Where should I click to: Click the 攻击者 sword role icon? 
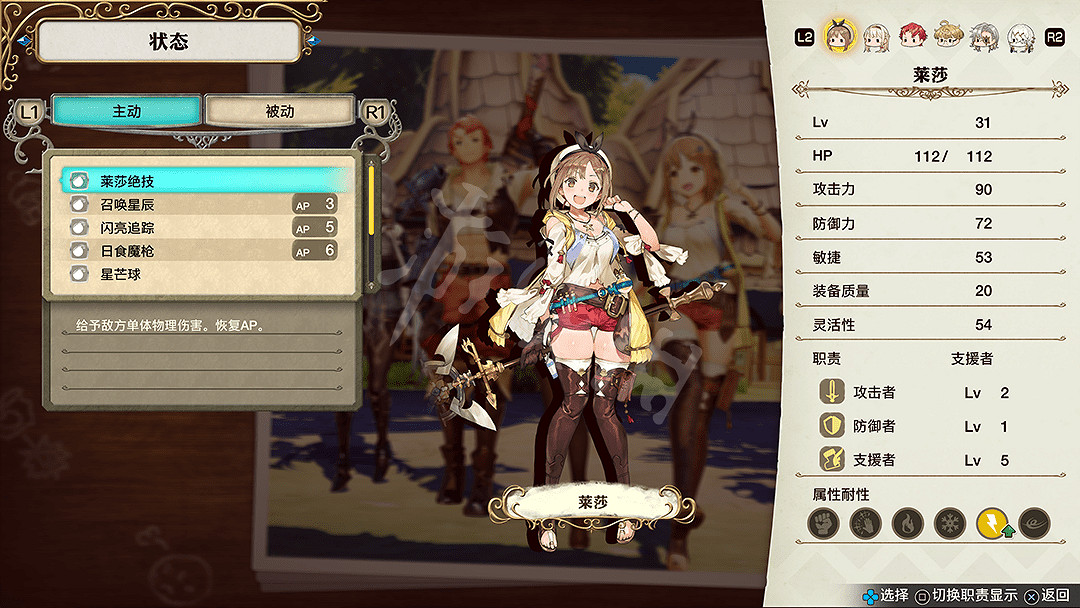(x=832, y=392)
